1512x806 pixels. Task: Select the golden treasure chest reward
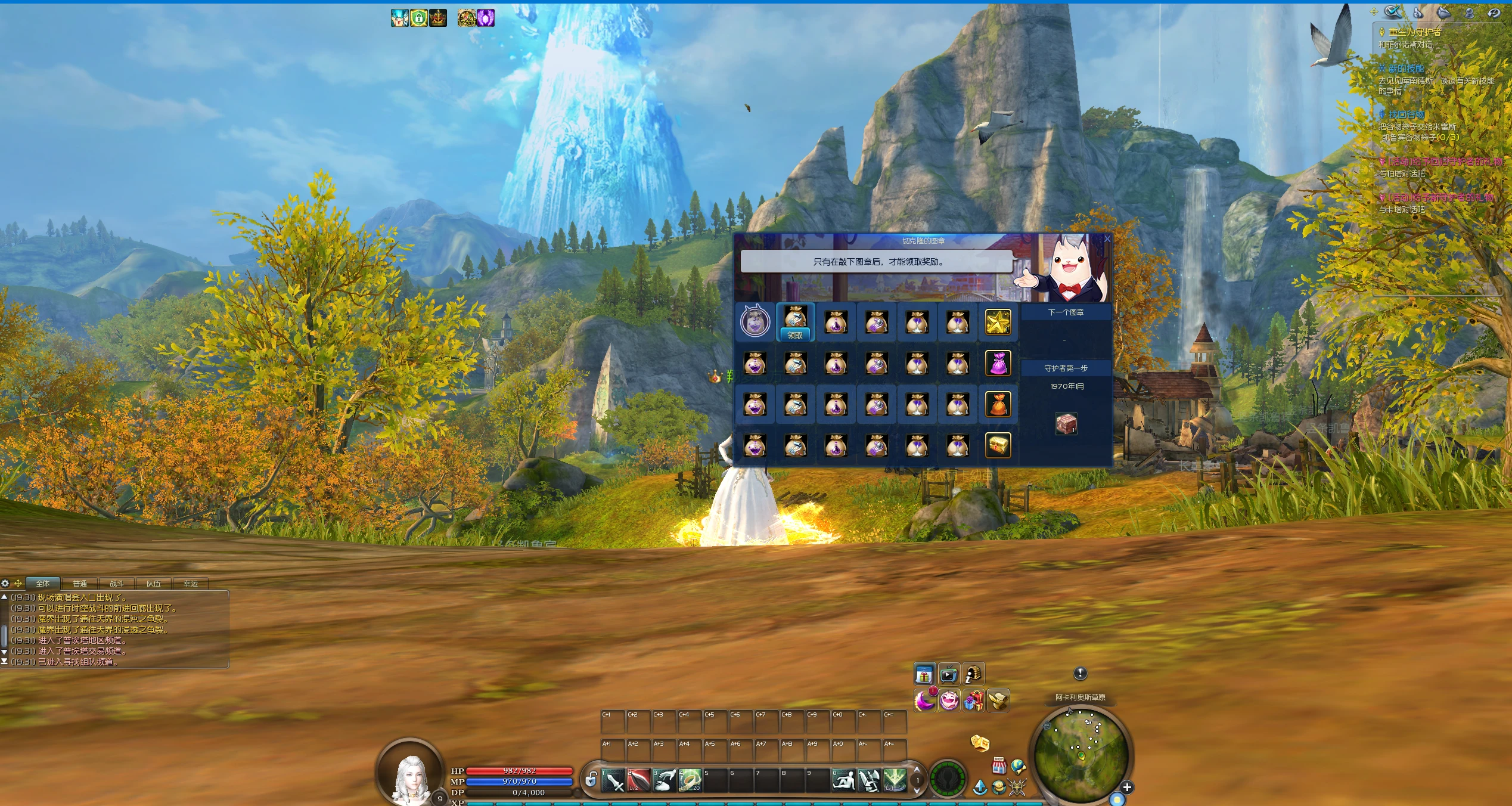pyautogui.click(x=998, y=445)
